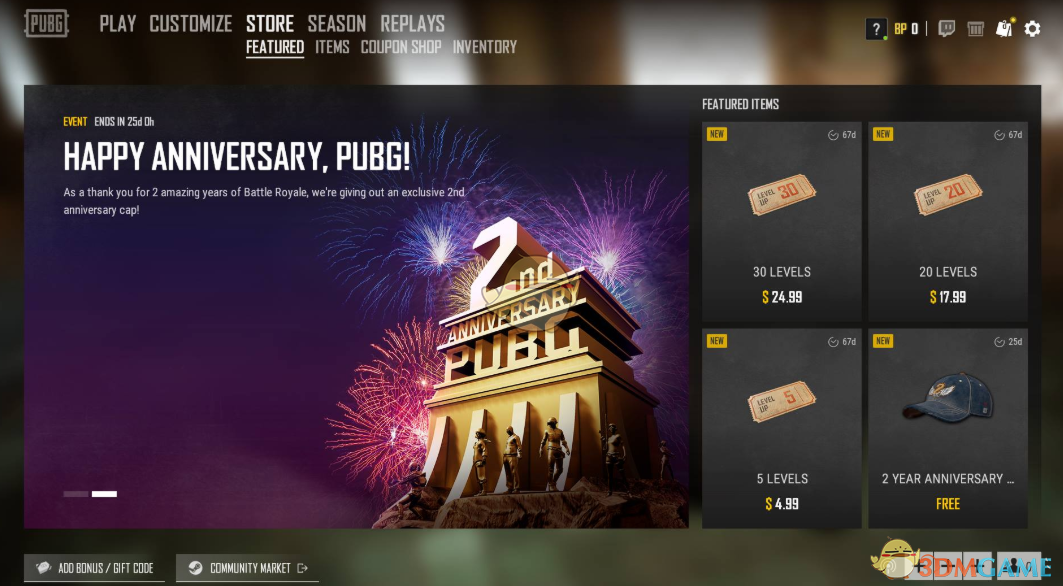This screenshot has height=586, width=1063.
Task: Open the question mark profile icon
Action: point(876,29)
